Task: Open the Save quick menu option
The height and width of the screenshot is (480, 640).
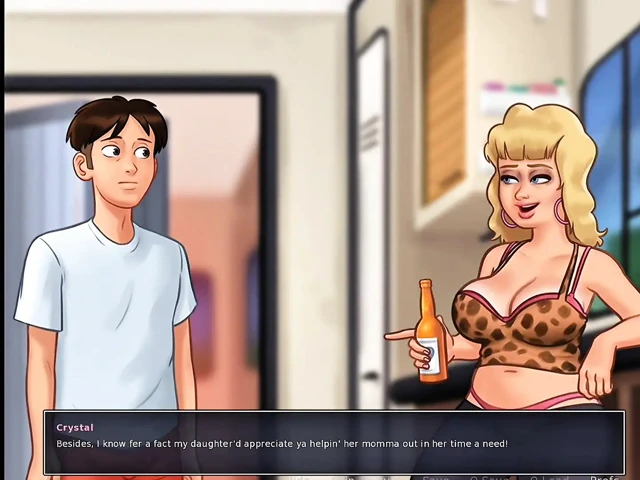Action: coord(435,477)
